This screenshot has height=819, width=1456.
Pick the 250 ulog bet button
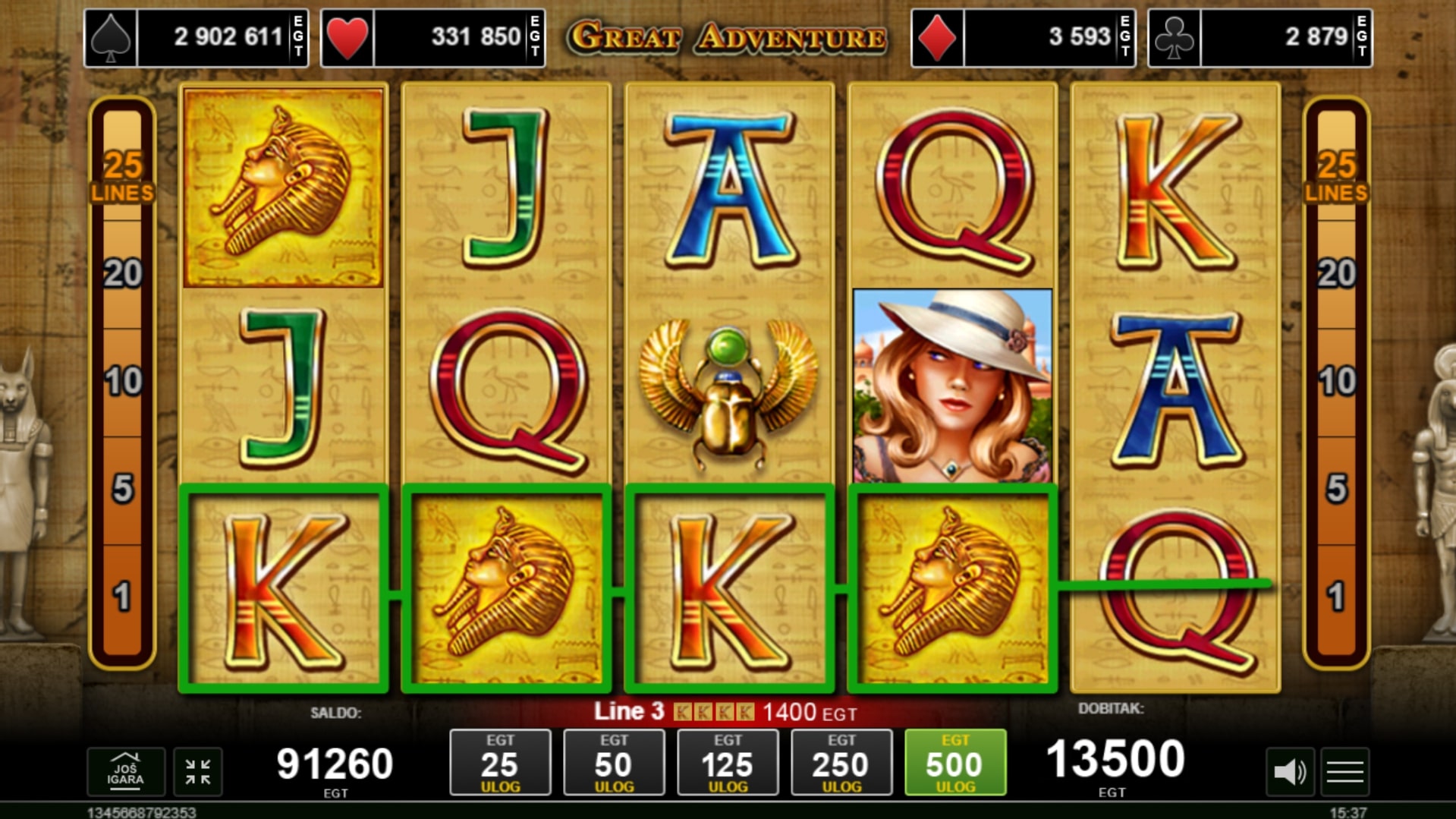point(841,762)
